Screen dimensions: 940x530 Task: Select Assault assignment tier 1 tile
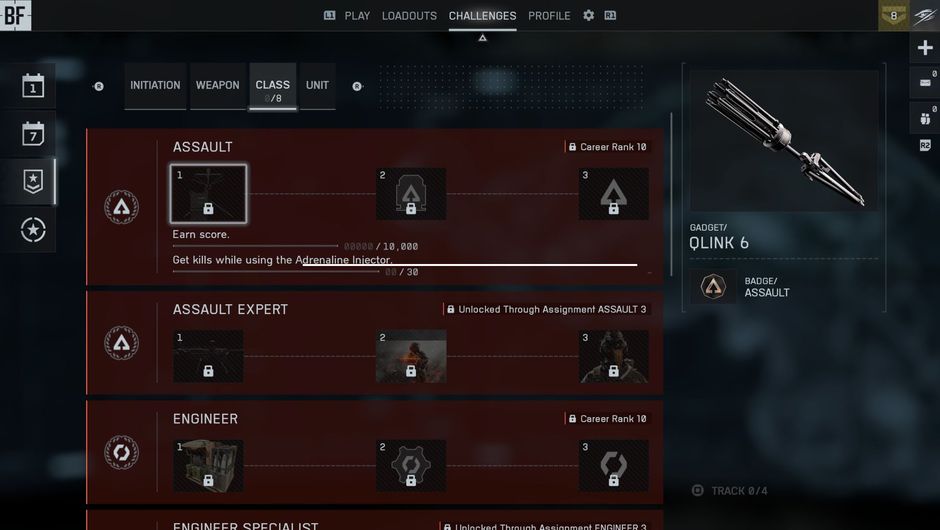click(208, 193)
